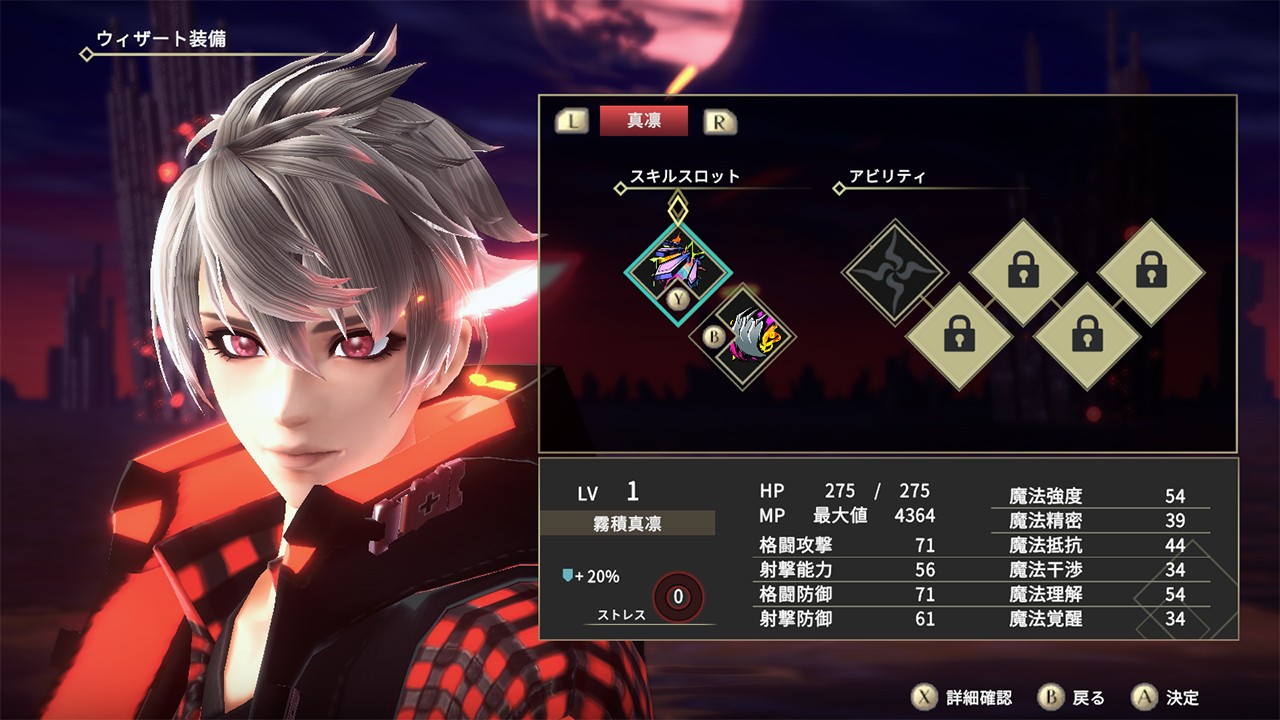This screenshot has width=1280, height=720.
Task: Choose the B skill slot with the claw icon
Action: pos(745,336)
